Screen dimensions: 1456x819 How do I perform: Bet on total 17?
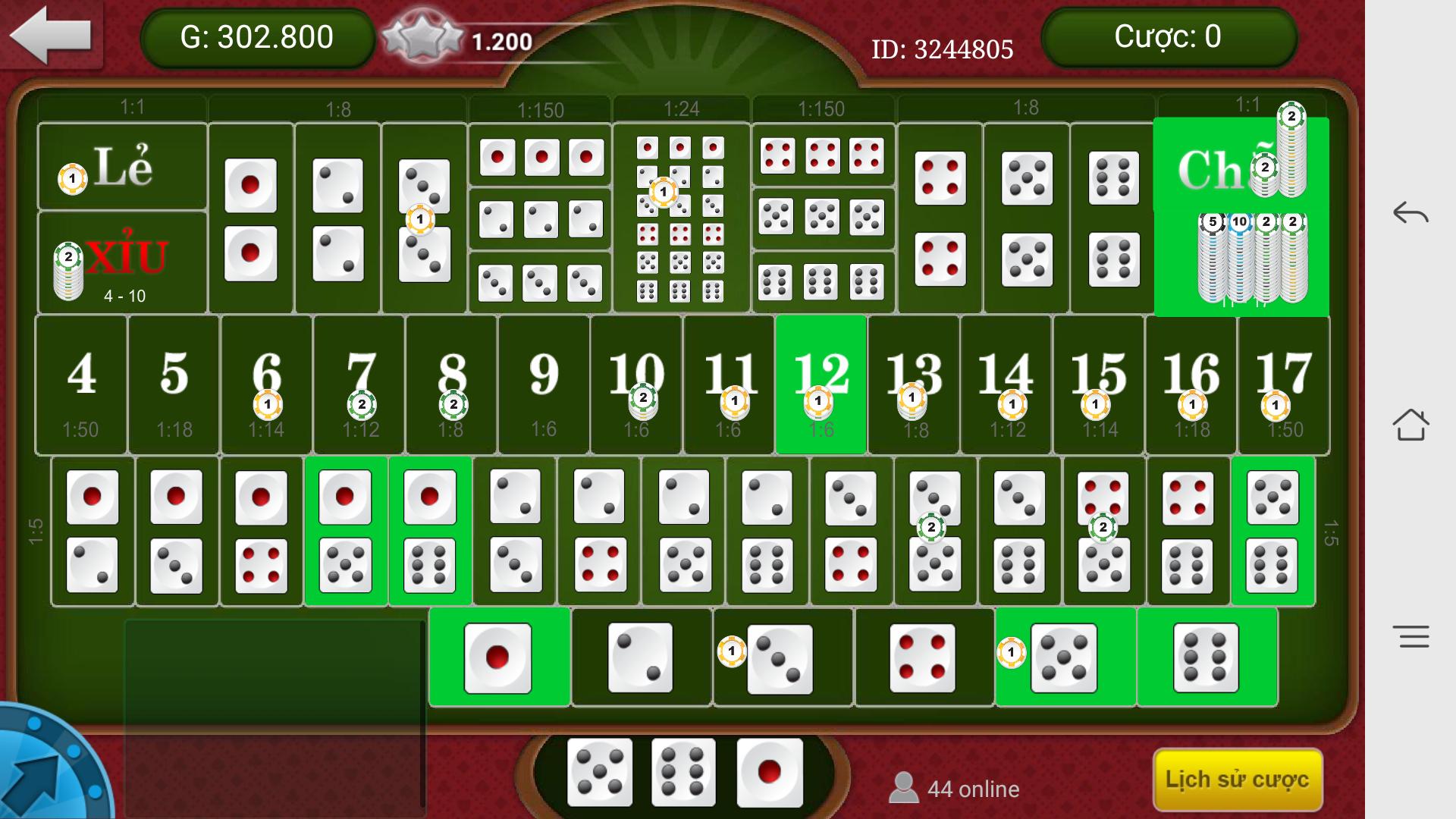click(x=1283, y=383)
